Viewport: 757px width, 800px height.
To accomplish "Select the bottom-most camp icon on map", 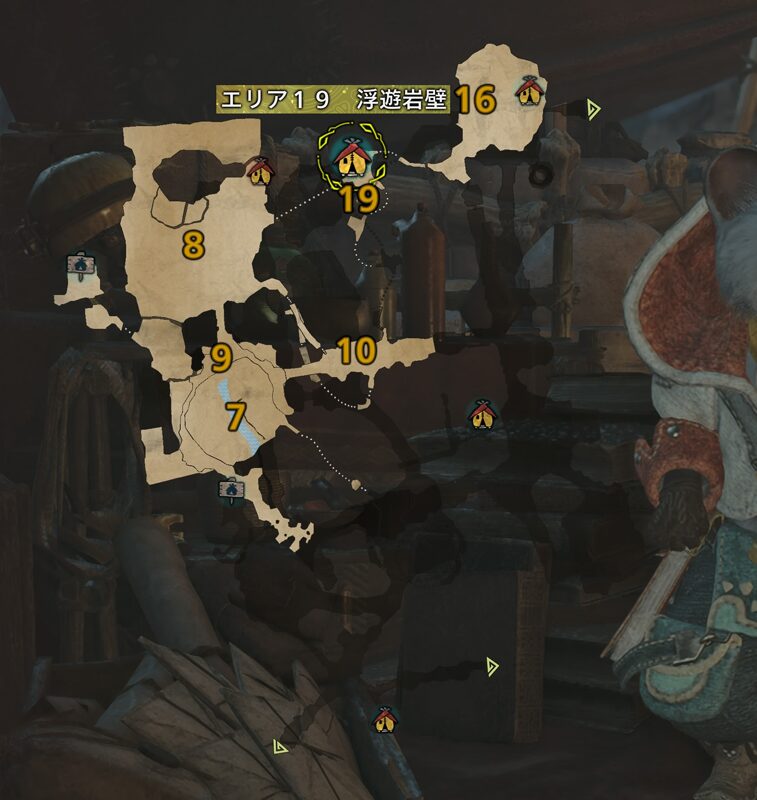I will point(383,718).
